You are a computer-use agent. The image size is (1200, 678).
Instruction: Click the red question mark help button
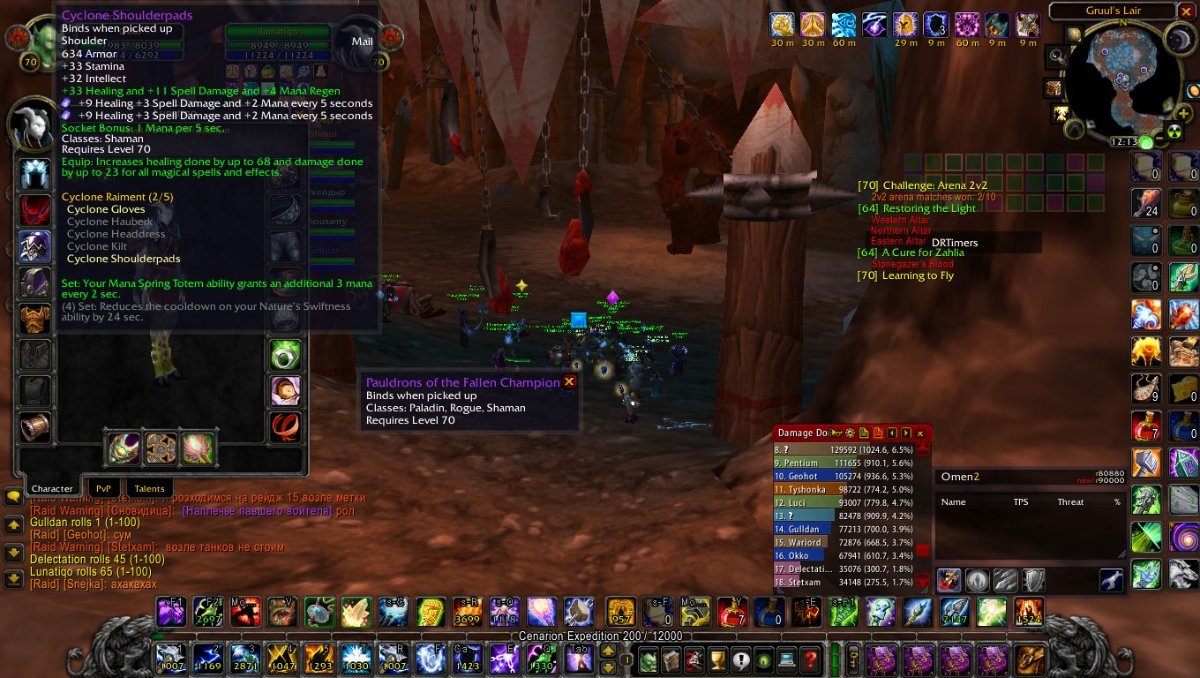click(810, 660)
